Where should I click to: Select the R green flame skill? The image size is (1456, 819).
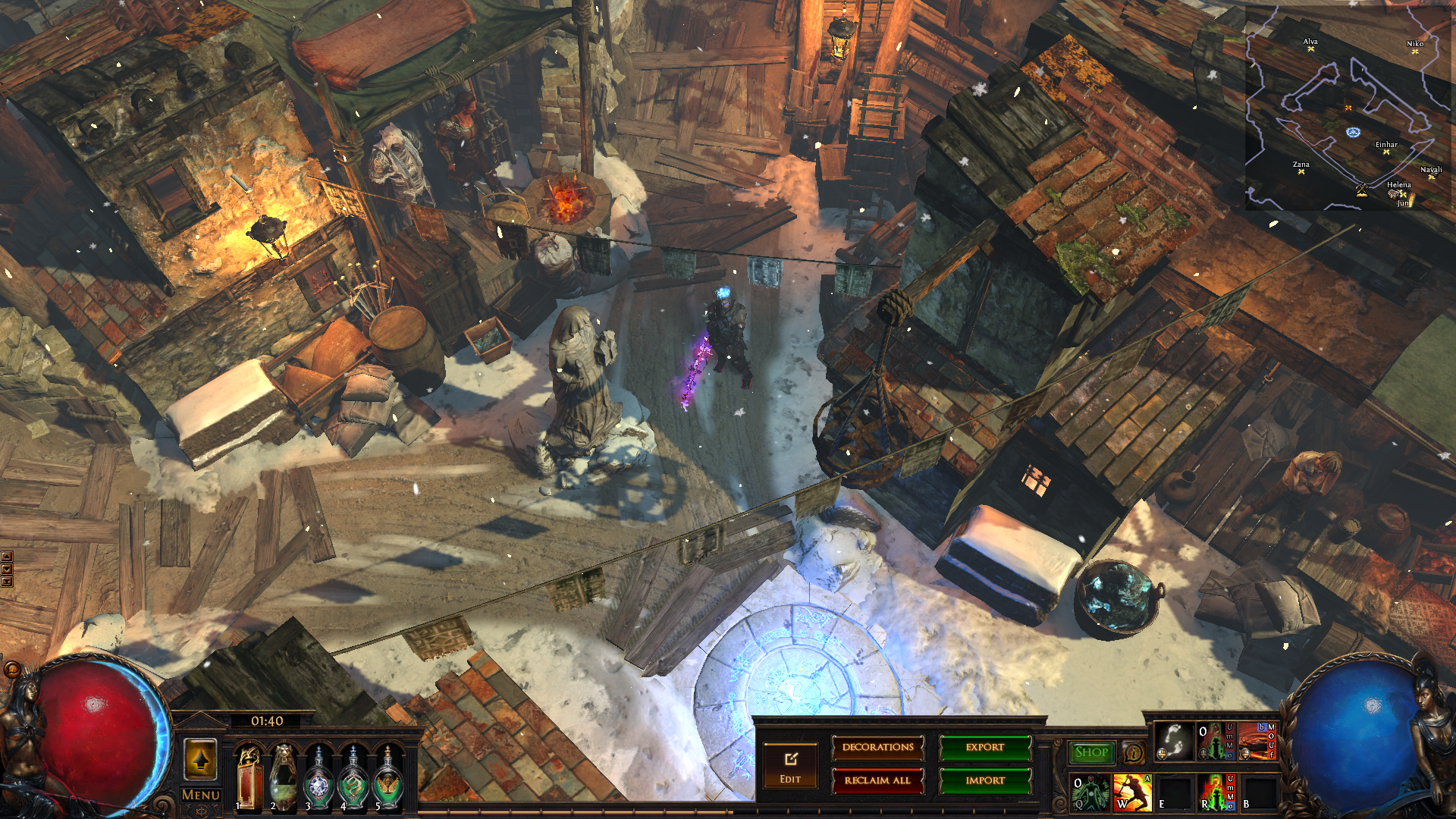[1216, 792]
